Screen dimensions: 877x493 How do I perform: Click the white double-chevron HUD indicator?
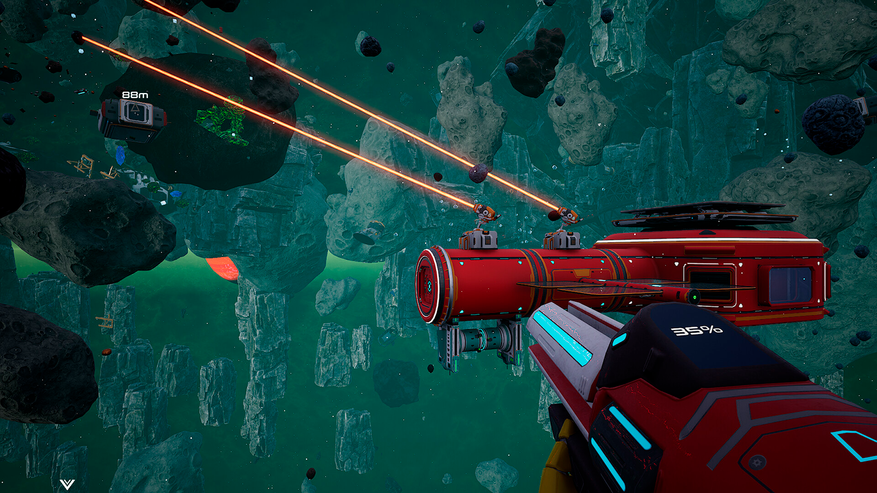(67, 484)
